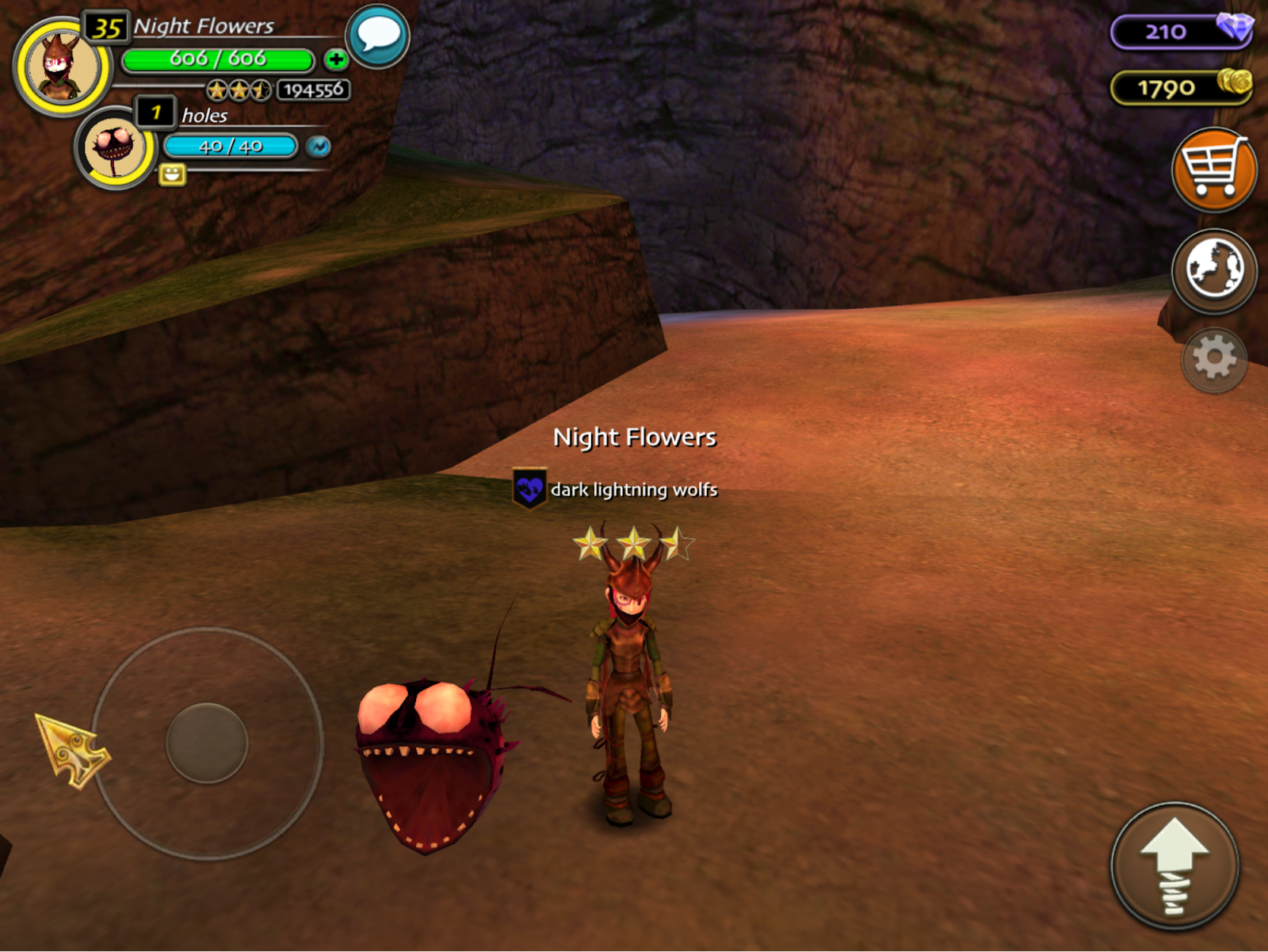This screenshot has height=952, width=1268.
Task: Click the player avatar portrait
Action: [62, 67]
